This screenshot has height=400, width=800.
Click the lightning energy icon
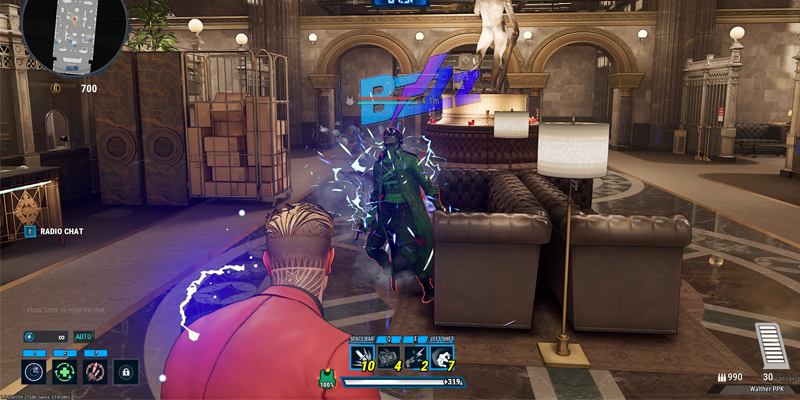point(29,337)
